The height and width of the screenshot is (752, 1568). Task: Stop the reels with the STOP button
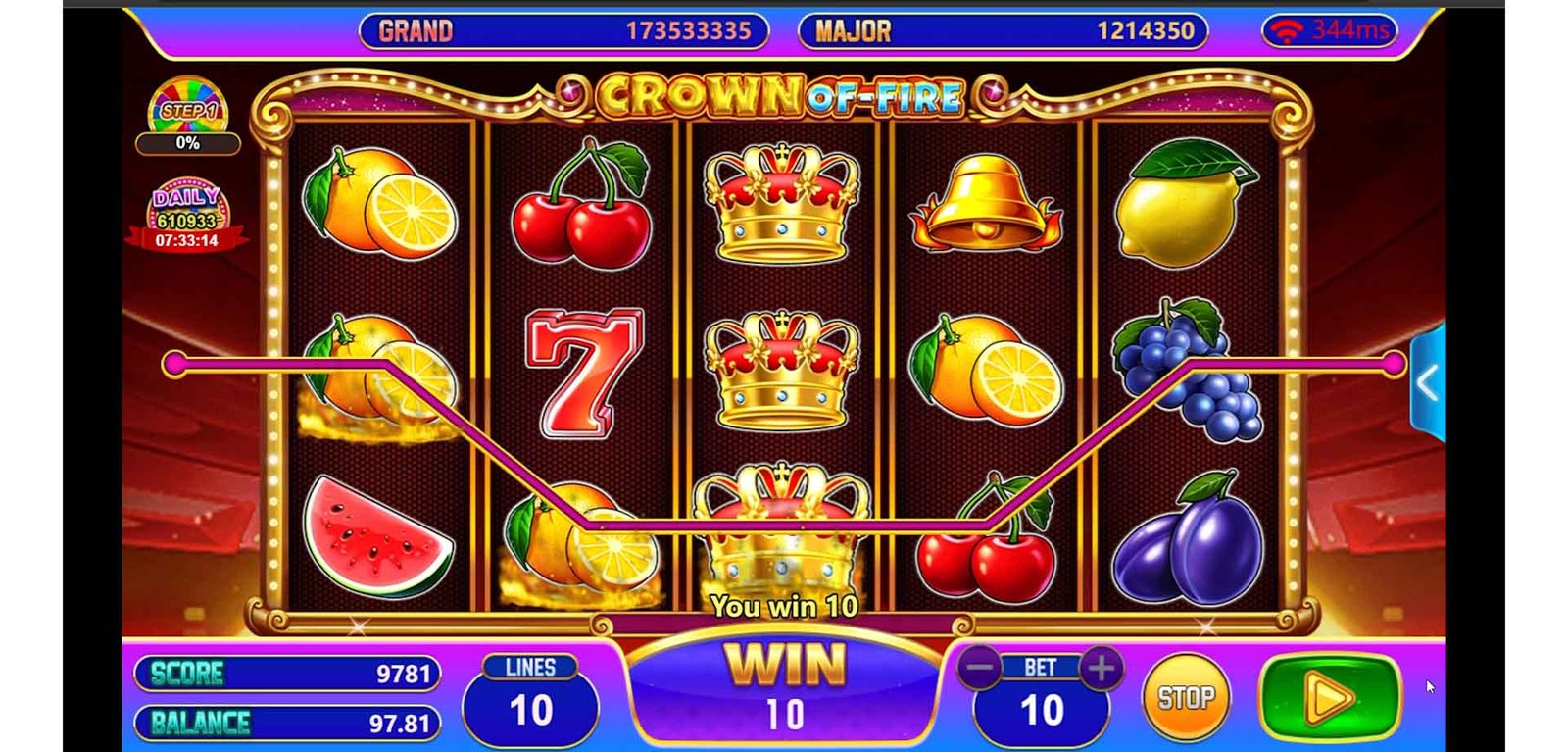1185,698
